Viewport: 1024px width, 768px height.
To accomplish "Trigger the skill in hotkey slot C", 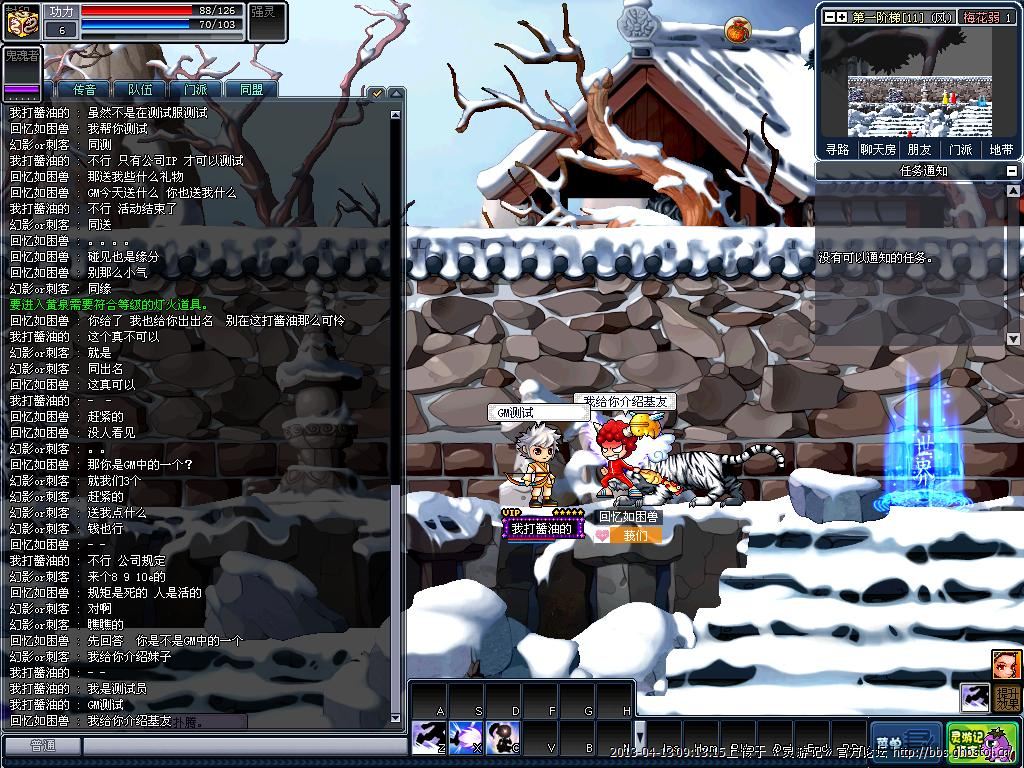I will pyautogui.click(x=503, y=738).
